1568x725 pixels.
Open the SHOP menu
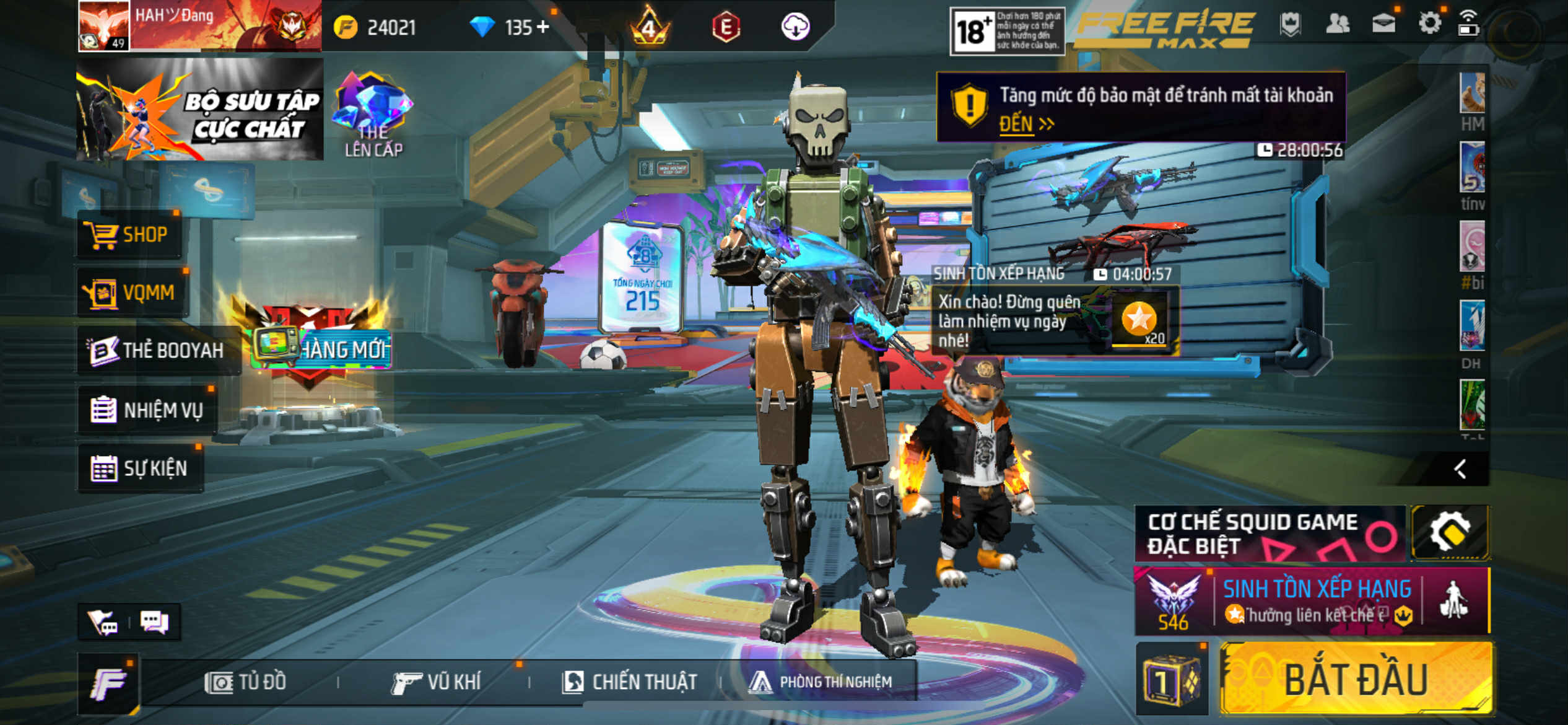click(x=129, y=235)
